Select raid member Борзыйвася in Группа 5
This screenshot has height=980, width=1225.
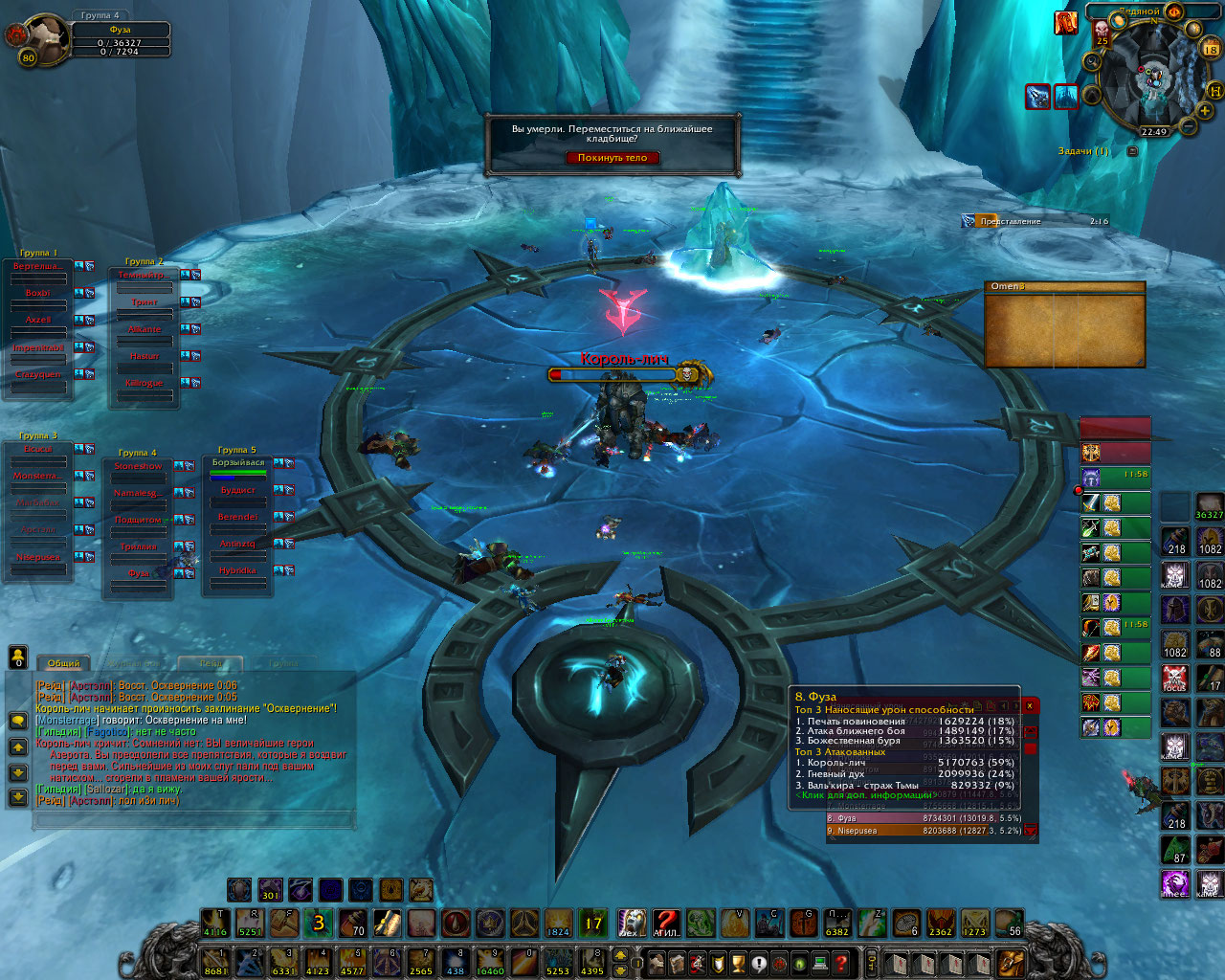coord(237,463)
